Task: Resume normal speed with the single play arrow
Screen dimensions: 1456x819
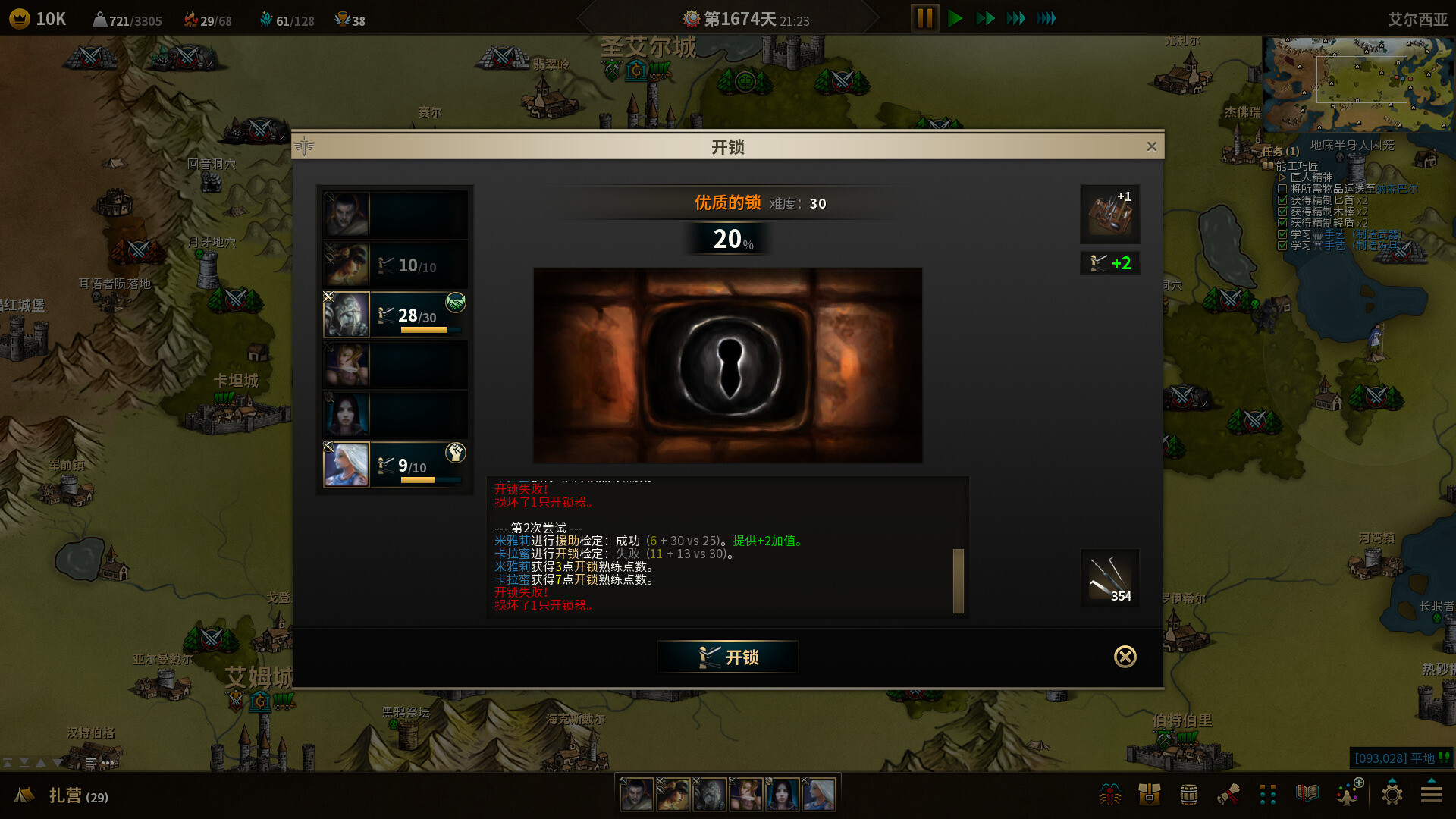Action: tap(955, 18)
